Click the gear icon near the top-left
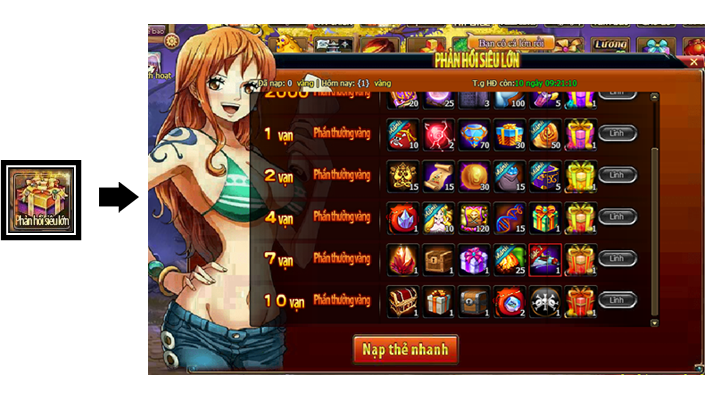Image resolution: width=705 pixels, height=400 pixels. tap(172, 42)
